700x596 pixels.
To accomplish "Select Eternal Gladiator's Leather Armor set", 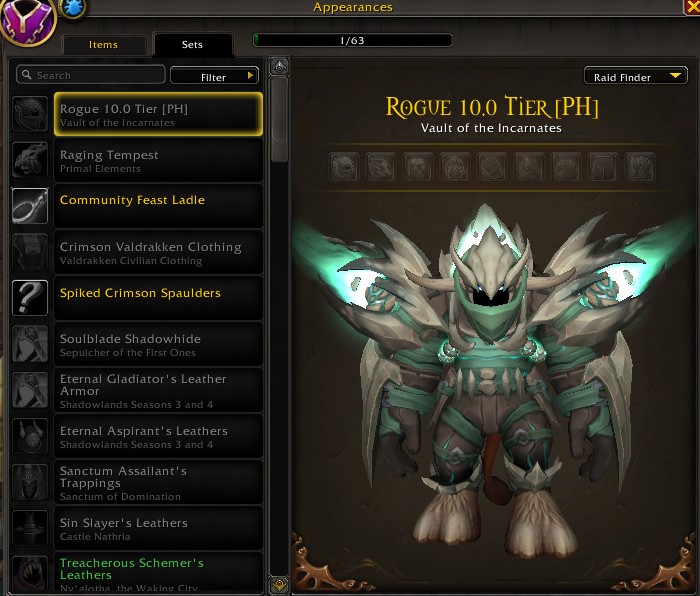I will [158, 390].
